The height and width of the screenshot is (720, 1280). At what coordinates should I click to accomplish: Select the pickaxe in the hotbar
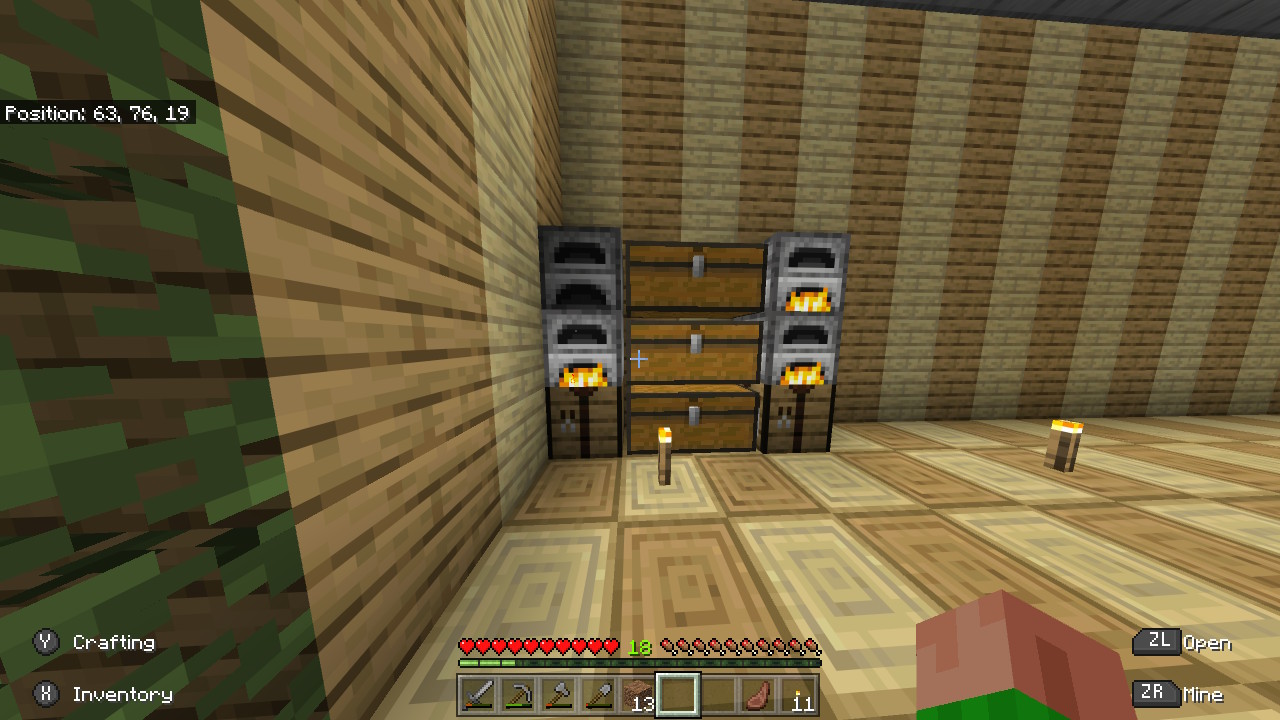coord(518,695)
